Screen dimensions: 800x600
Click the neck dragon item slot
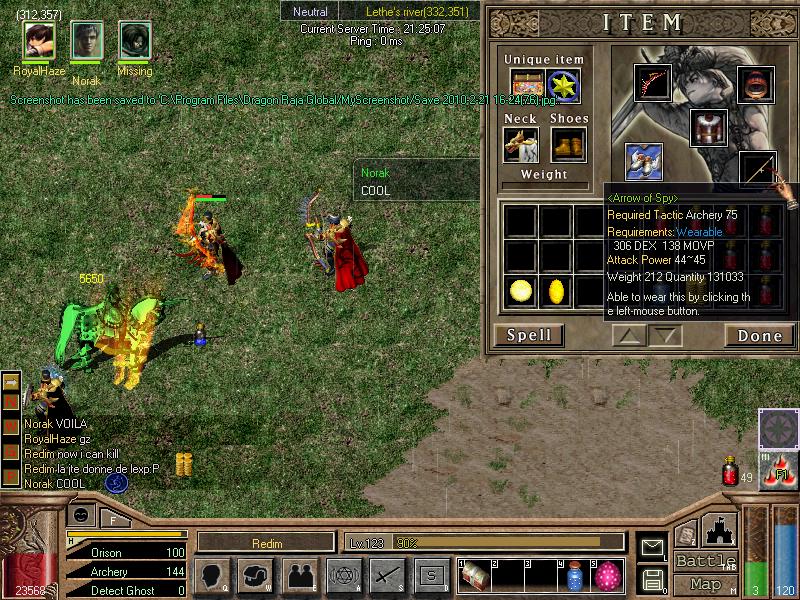point(520,144)
